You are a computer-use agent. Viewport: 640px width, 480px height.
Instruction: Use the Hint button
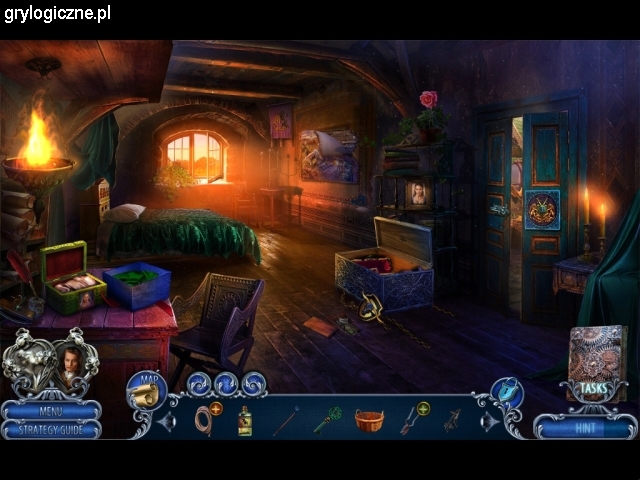[x=584, y=427]
